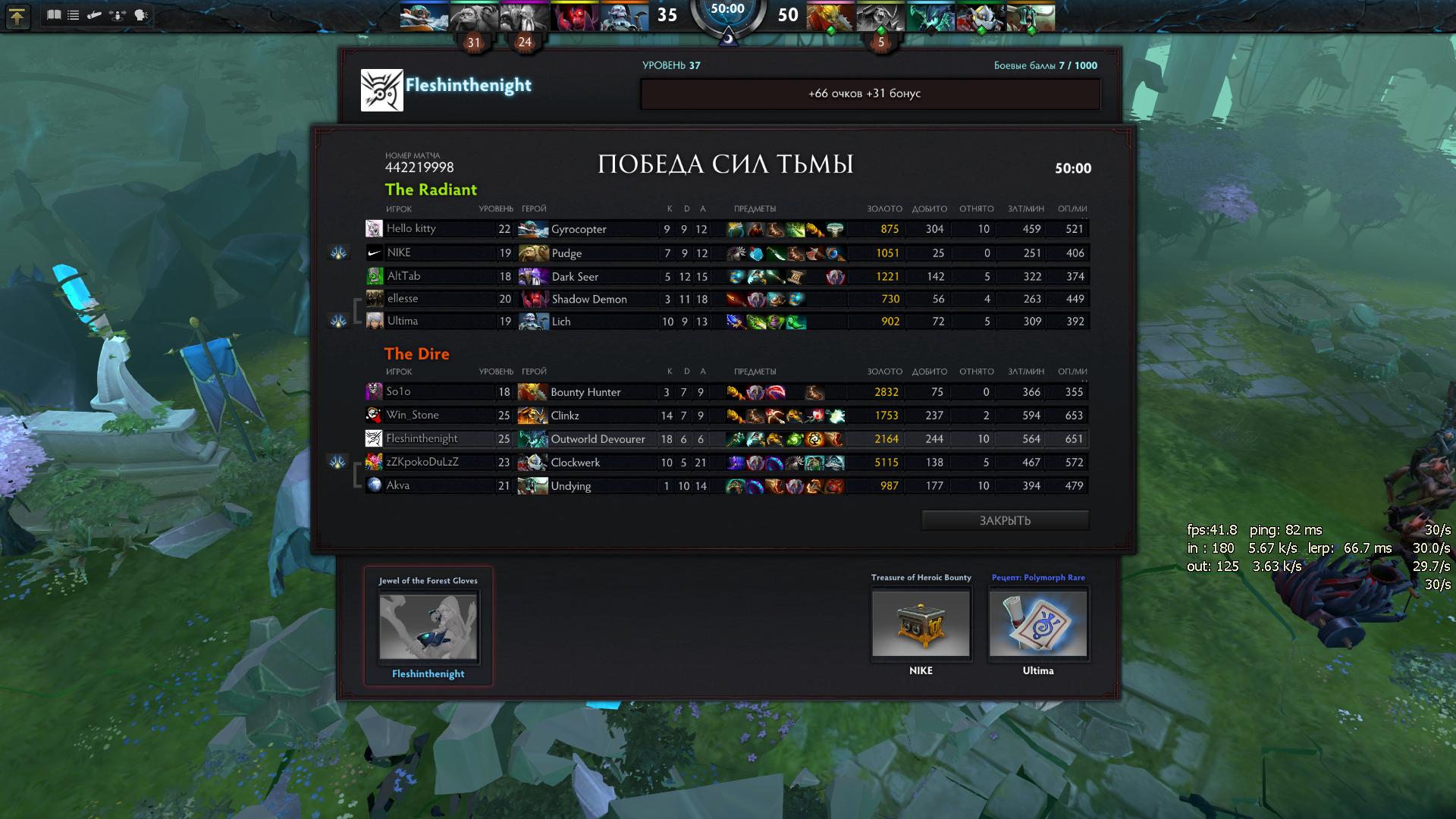
Task: Select Bounty Hunter portrait in the top bar
Action: point(830,16)
